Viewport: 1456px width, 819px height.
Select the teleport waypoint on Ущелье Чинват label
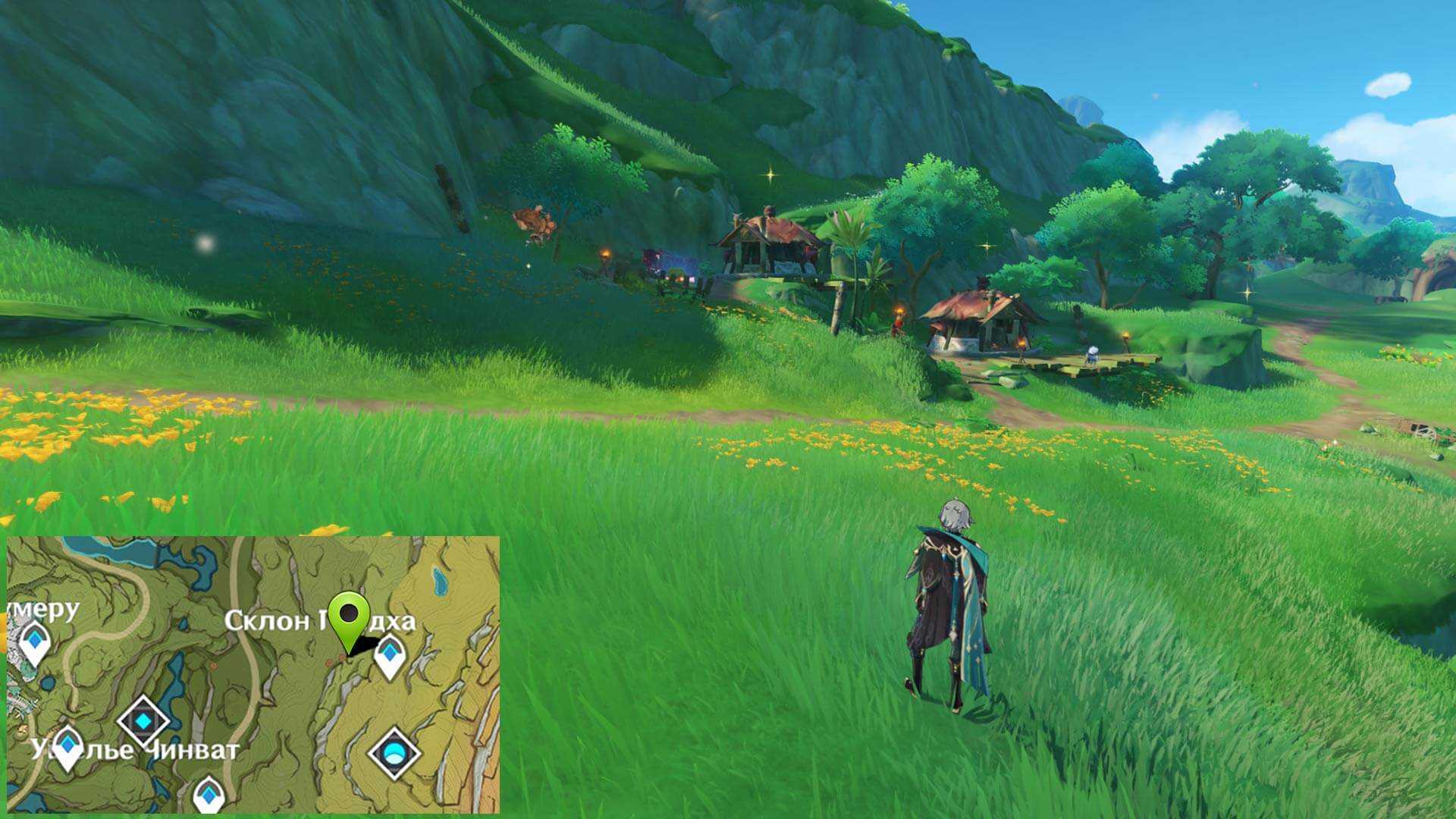click(67, 747)
